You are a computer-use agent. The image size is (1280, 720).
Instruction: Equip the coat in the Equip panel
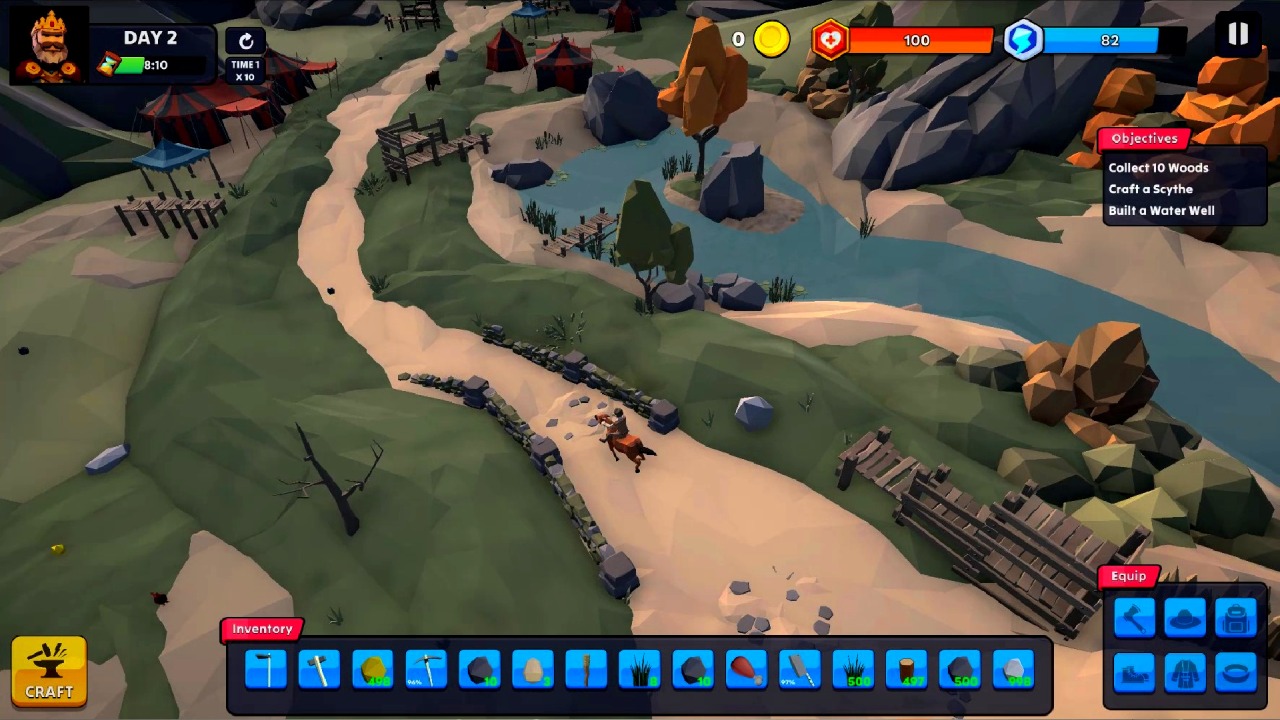1185,672
